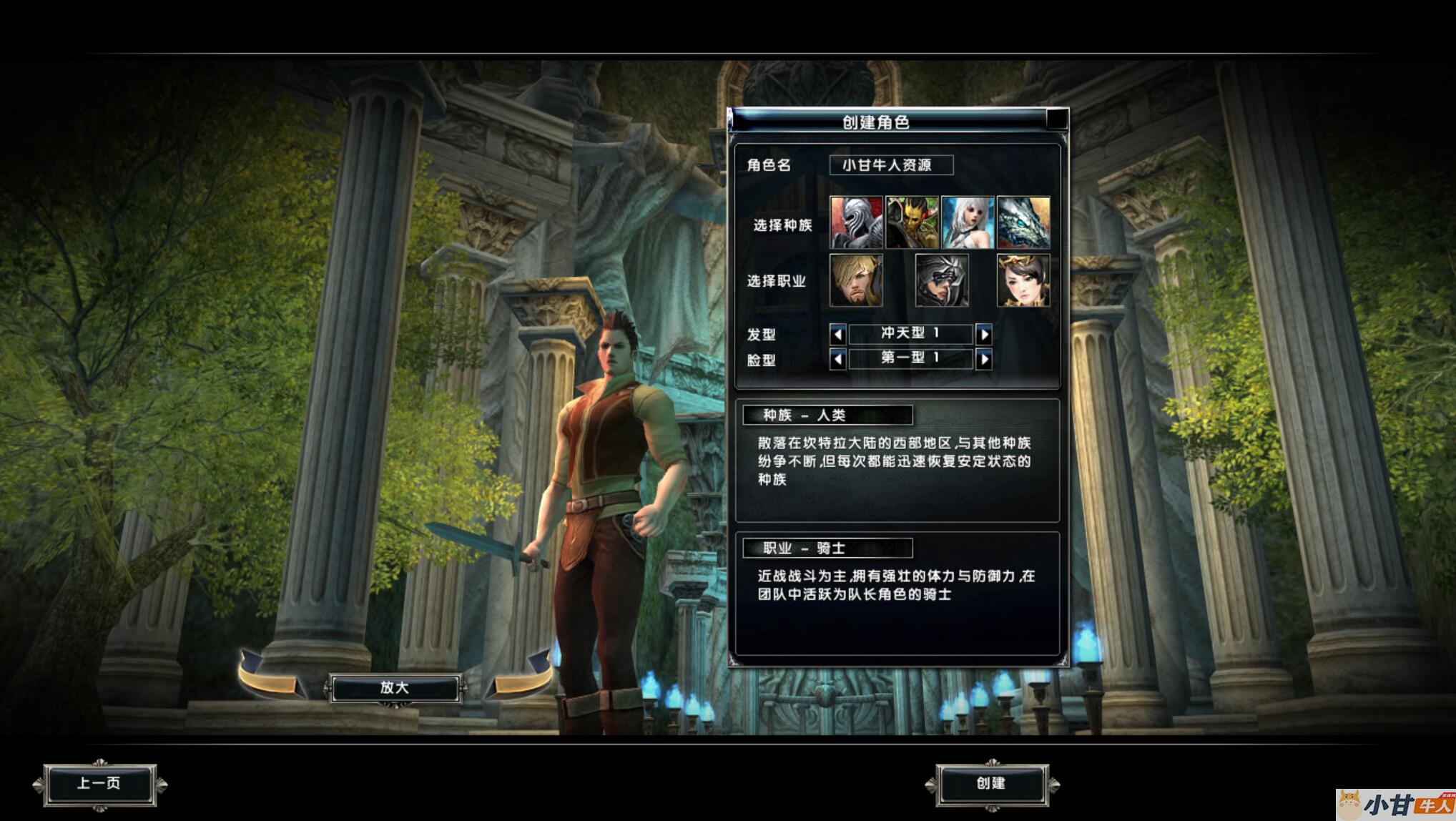Select the armored helmet knight race portrait
This screenshot has width=1456, height=821.
point(856,223)
